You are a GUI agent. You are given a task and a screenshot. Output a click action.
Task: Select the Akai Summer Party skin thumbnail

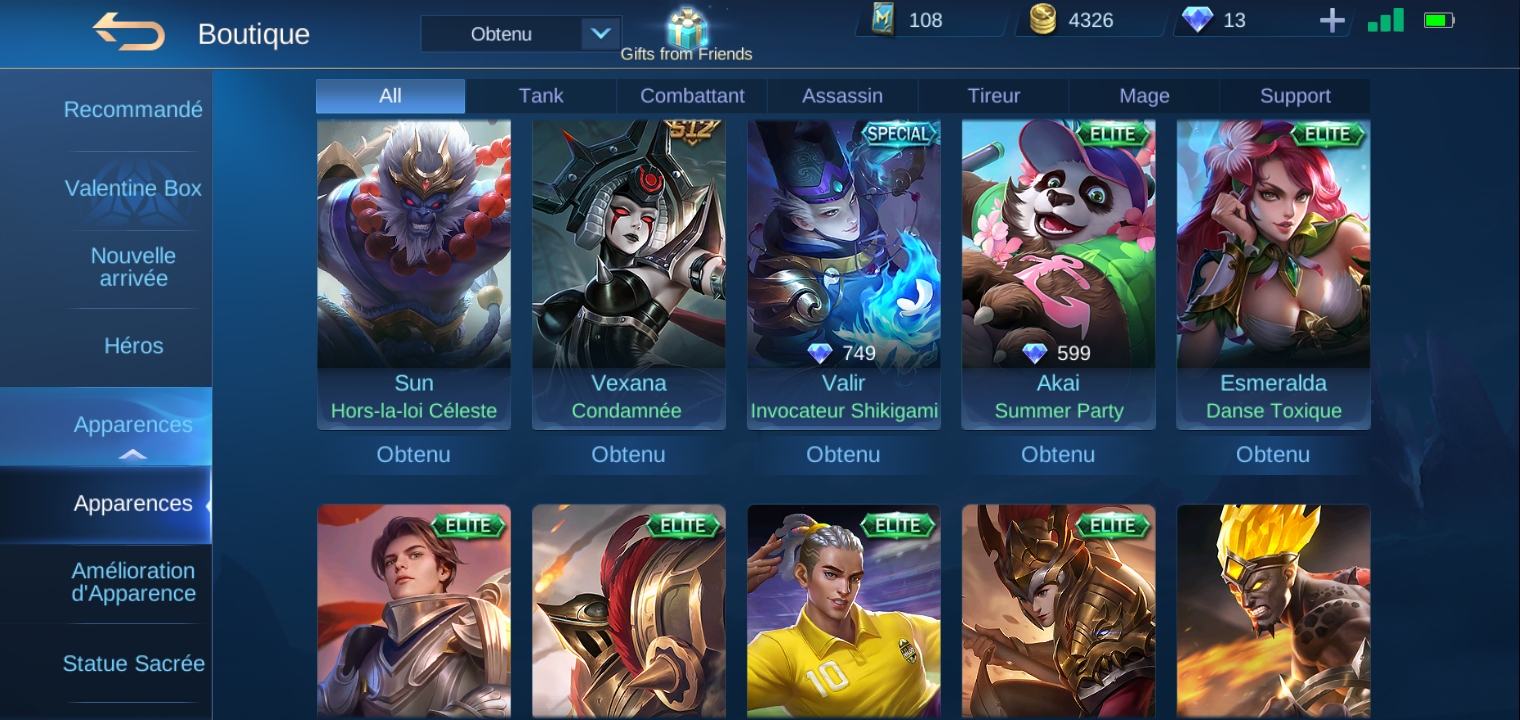1058,250
